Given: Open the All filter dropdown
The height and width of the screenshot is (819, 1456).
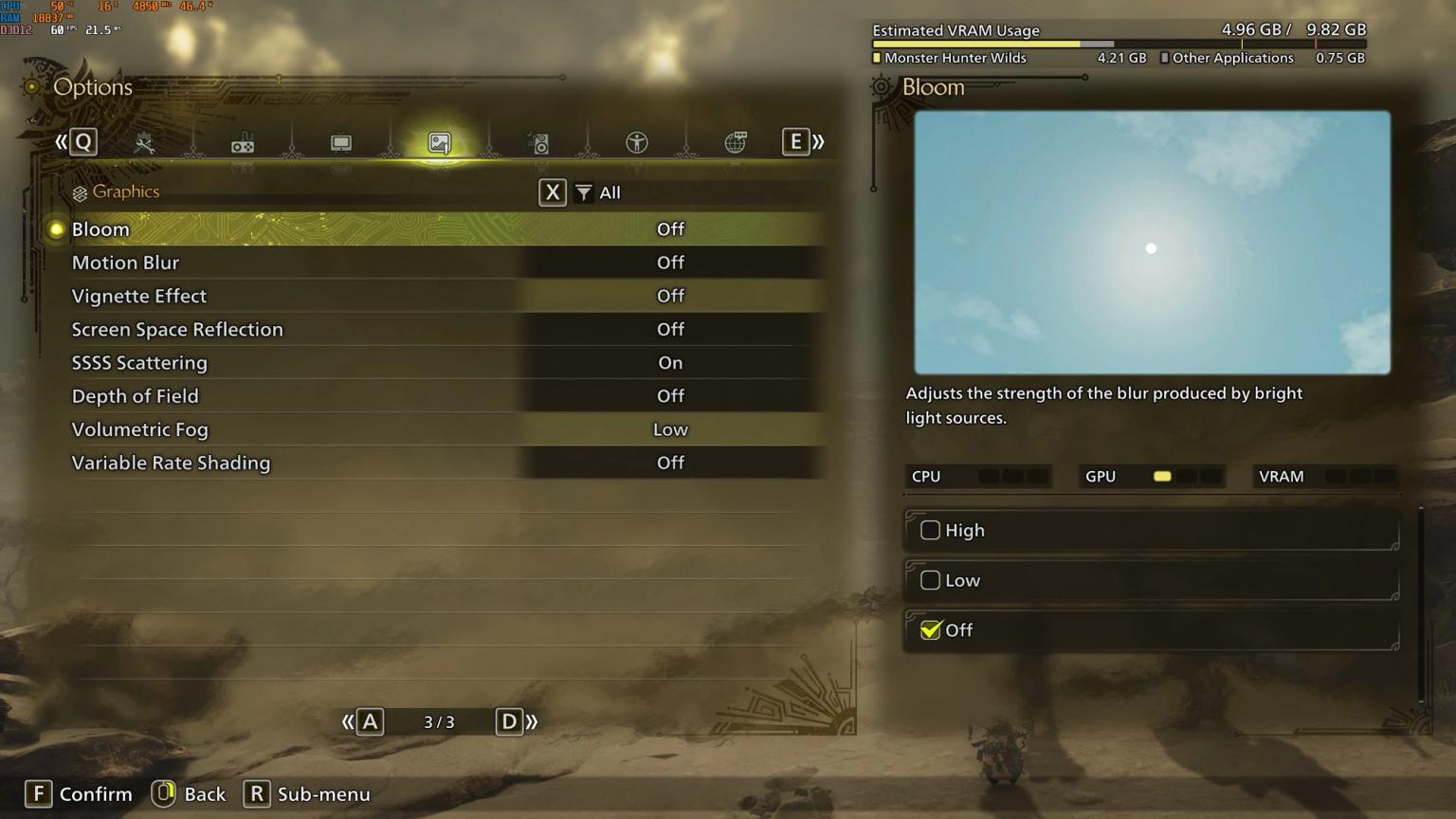Looking at the screenshot, I should (598, 192).
